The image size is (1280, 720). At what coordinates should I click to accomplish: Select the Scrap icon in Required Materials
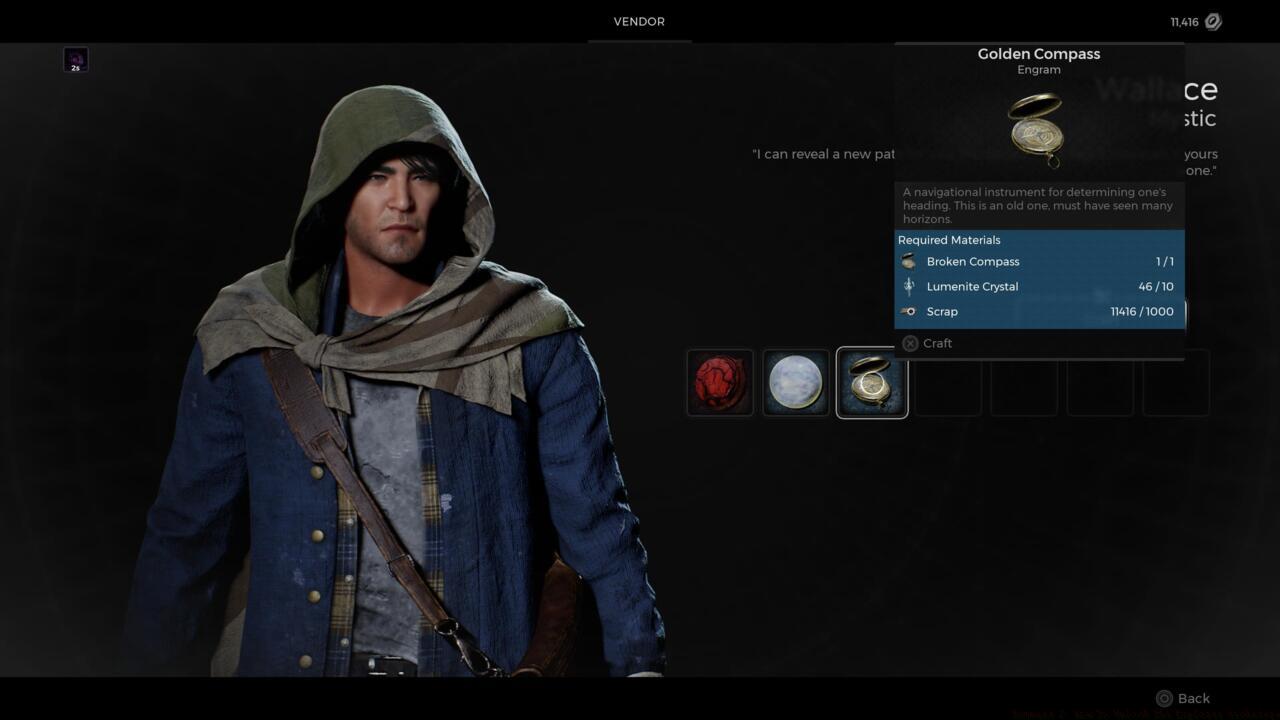point(909,311)
